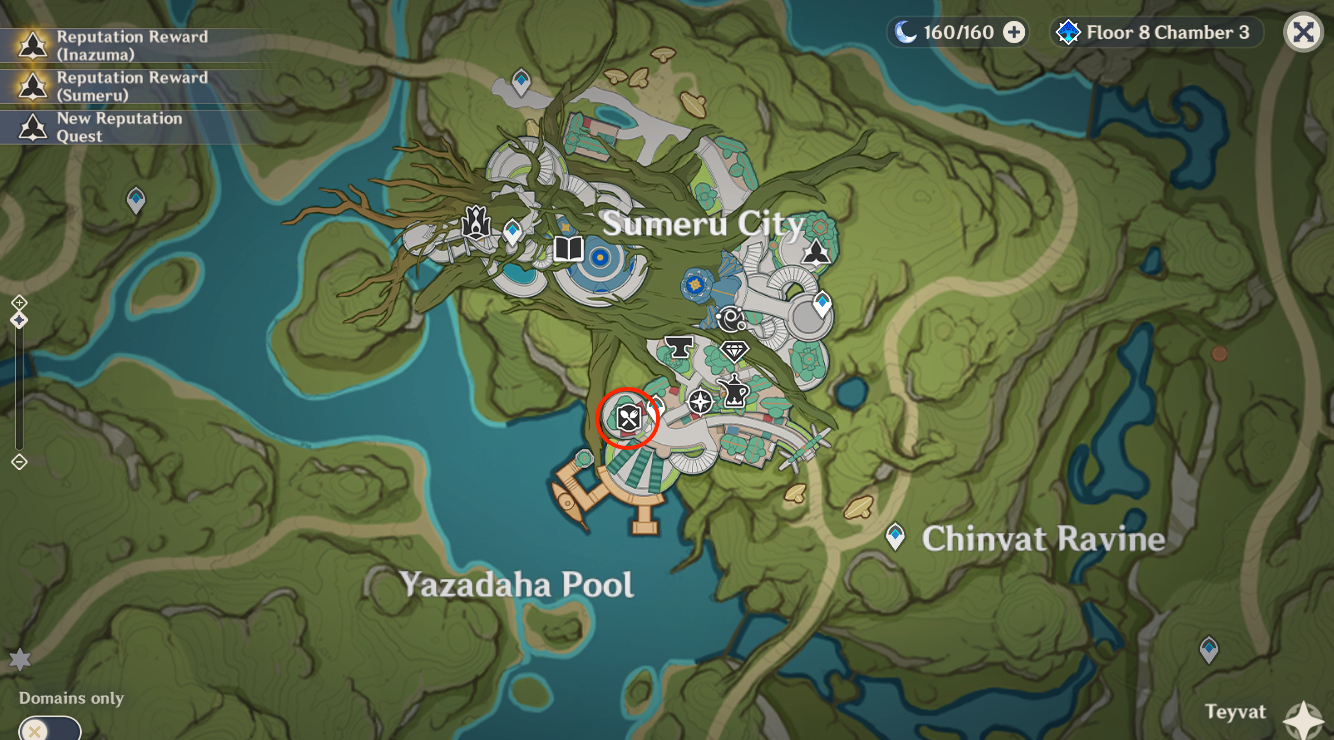The image size is (1334, 740).
Task: Zoom out with the slider's minus button
Action: pyautogui.click(x=19, y=461)
